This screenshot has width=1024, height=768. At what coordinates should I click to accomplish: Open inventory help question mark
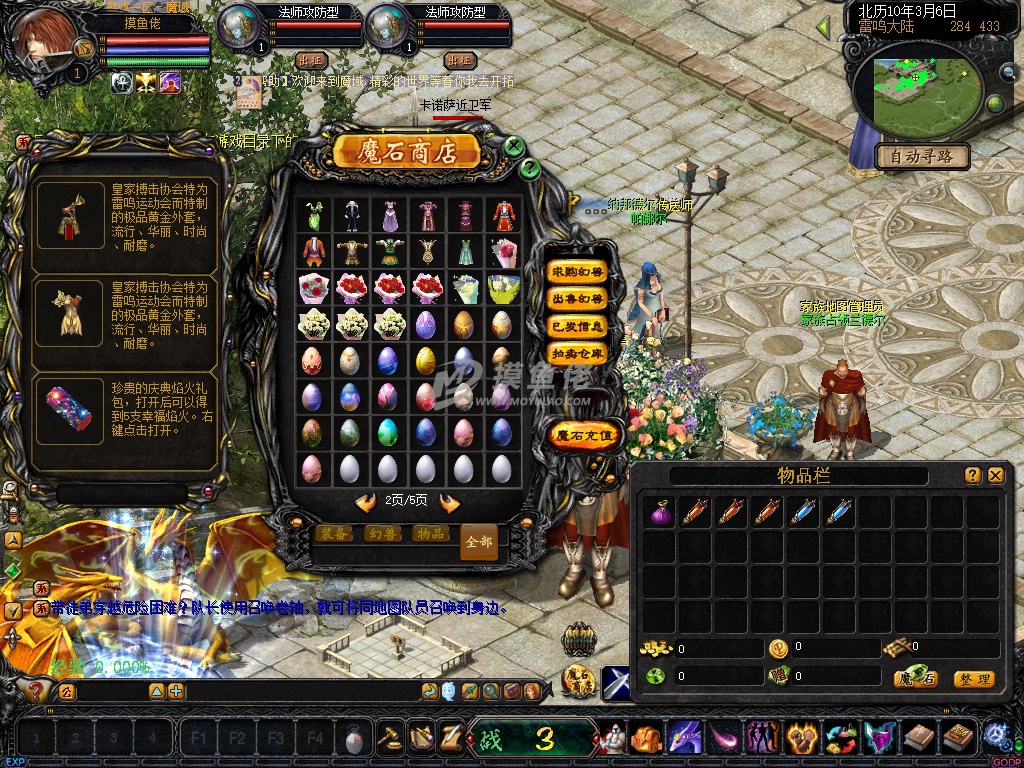[972, 476]
